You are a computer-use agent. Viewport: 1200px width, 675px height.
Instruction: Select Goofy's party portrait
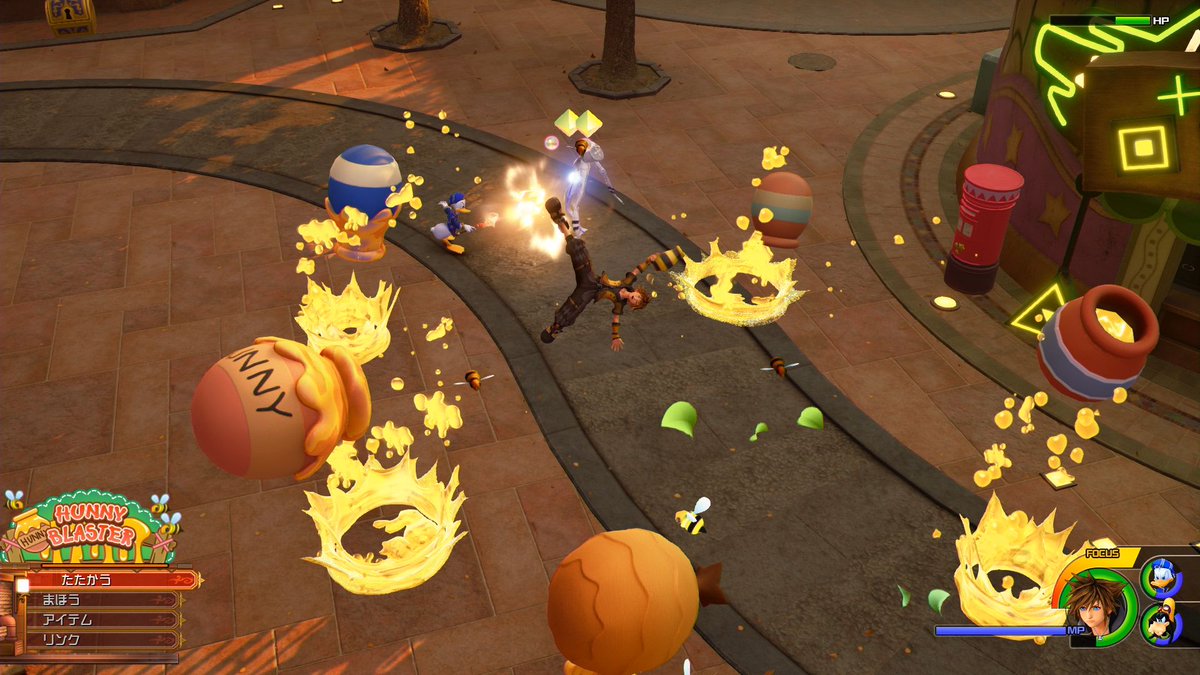tap(1162, 624)
